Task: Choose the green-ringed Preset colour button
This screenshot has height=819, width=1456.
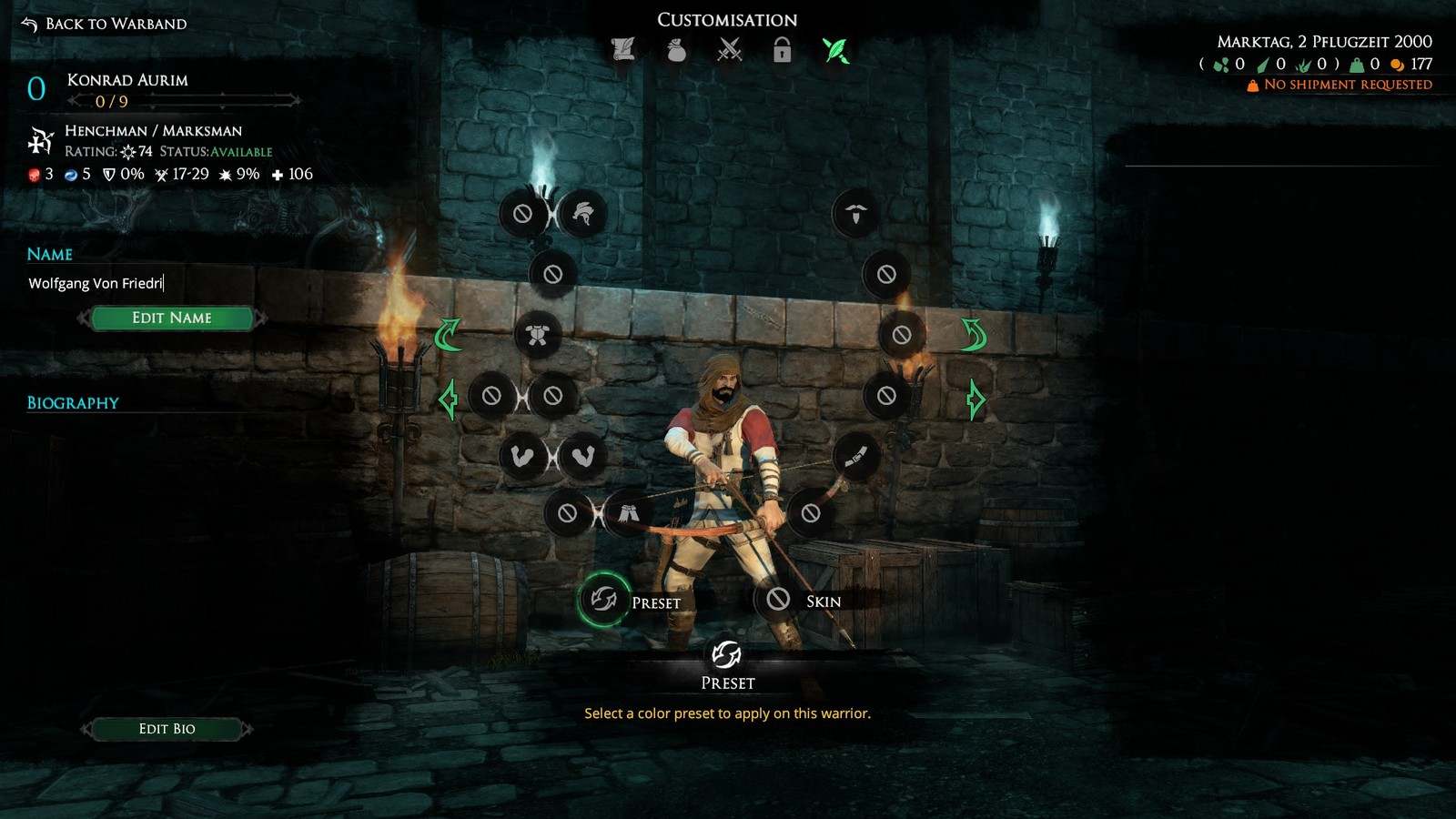Action: (603, 599)
